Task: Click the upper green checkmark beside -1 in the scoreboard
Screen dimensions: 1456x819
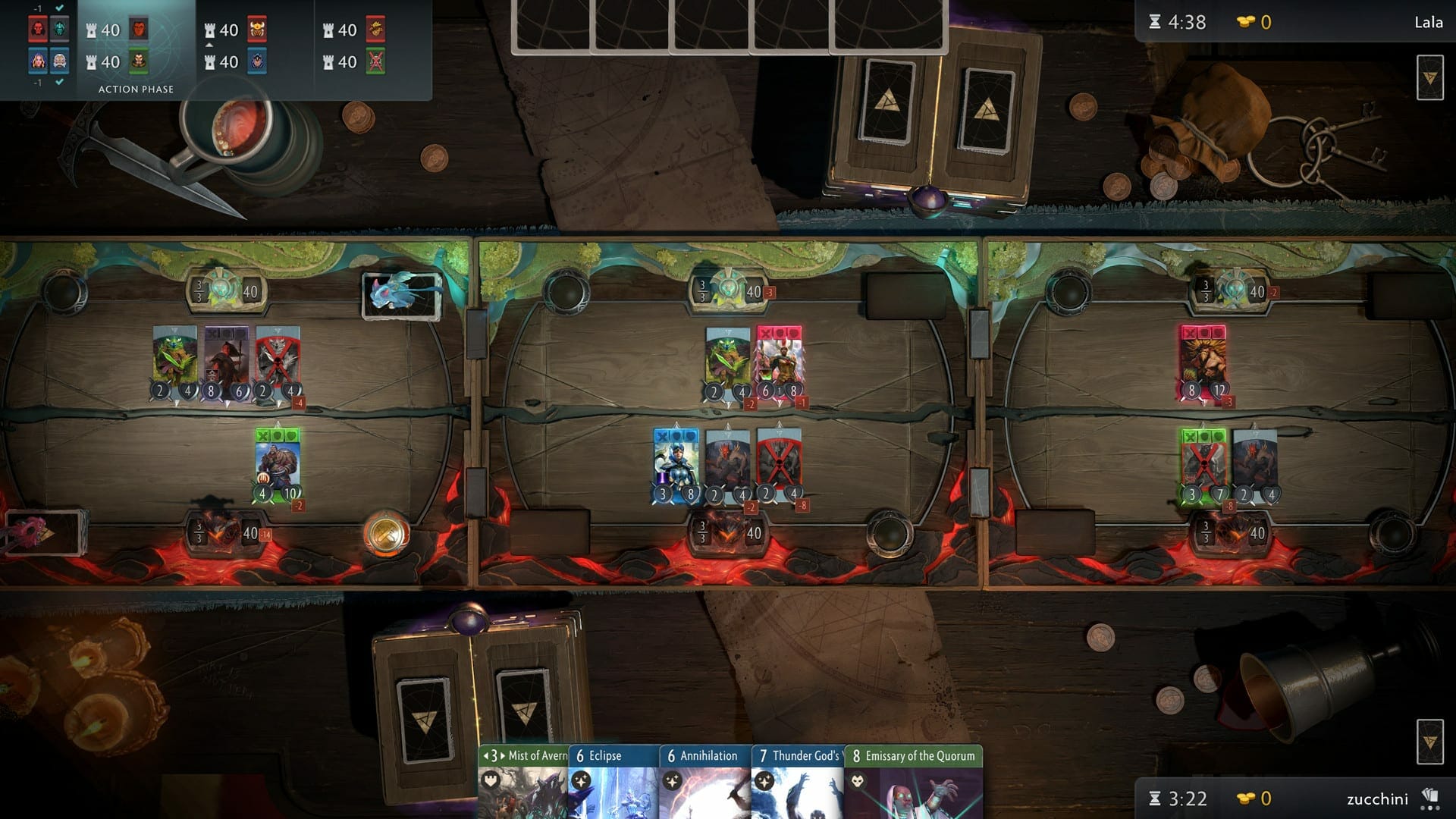Action: point(61,9)
